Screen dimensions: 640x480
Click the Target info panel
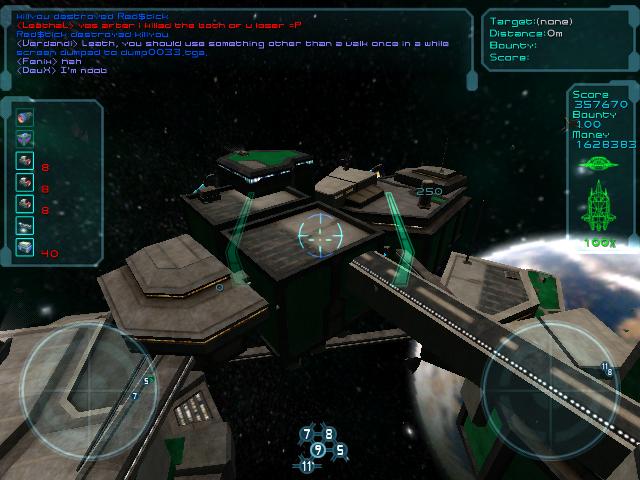tap(558, 40)
